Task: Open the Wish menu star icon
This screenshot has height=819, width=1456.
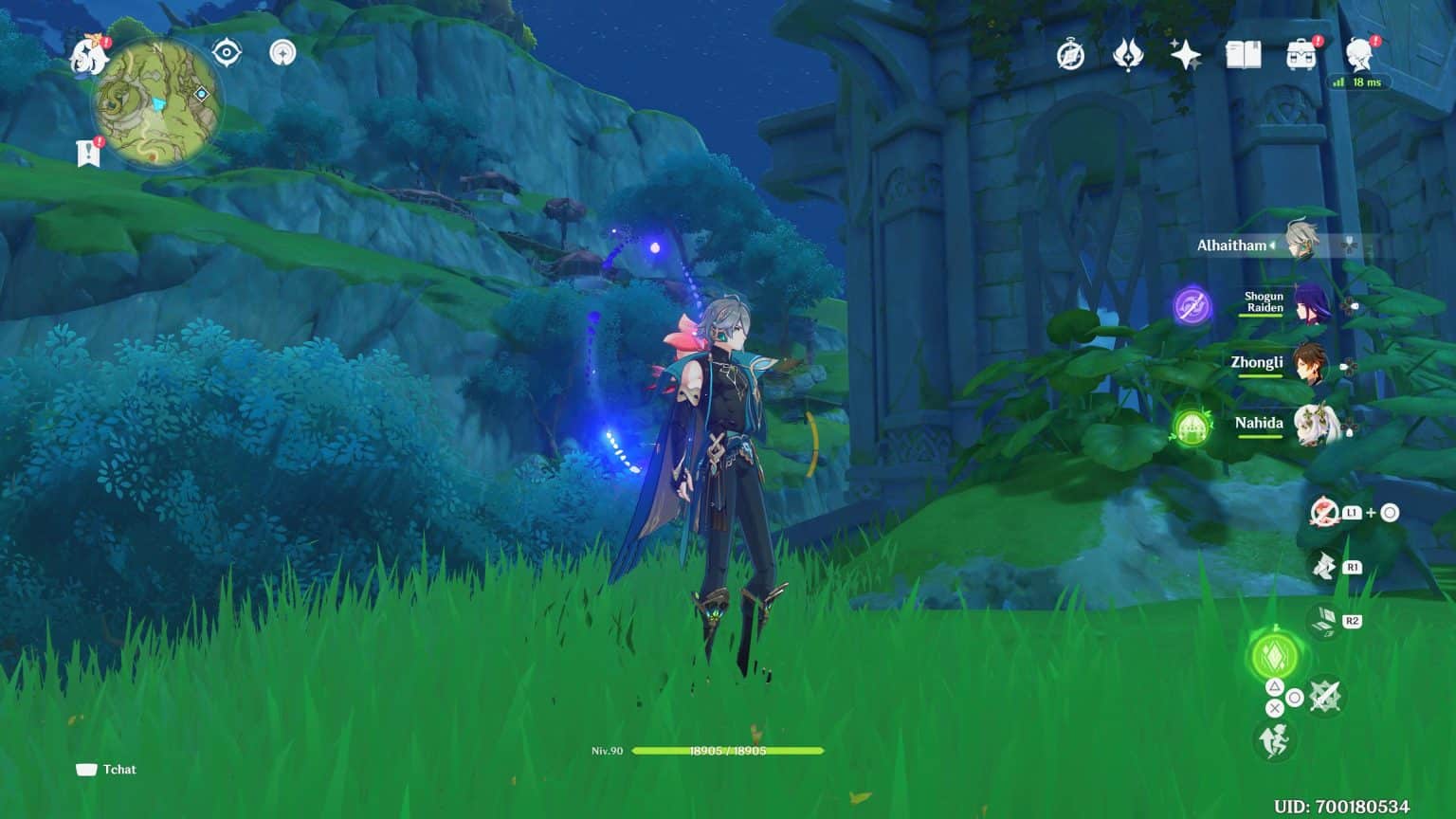Action: [1188, 55]
